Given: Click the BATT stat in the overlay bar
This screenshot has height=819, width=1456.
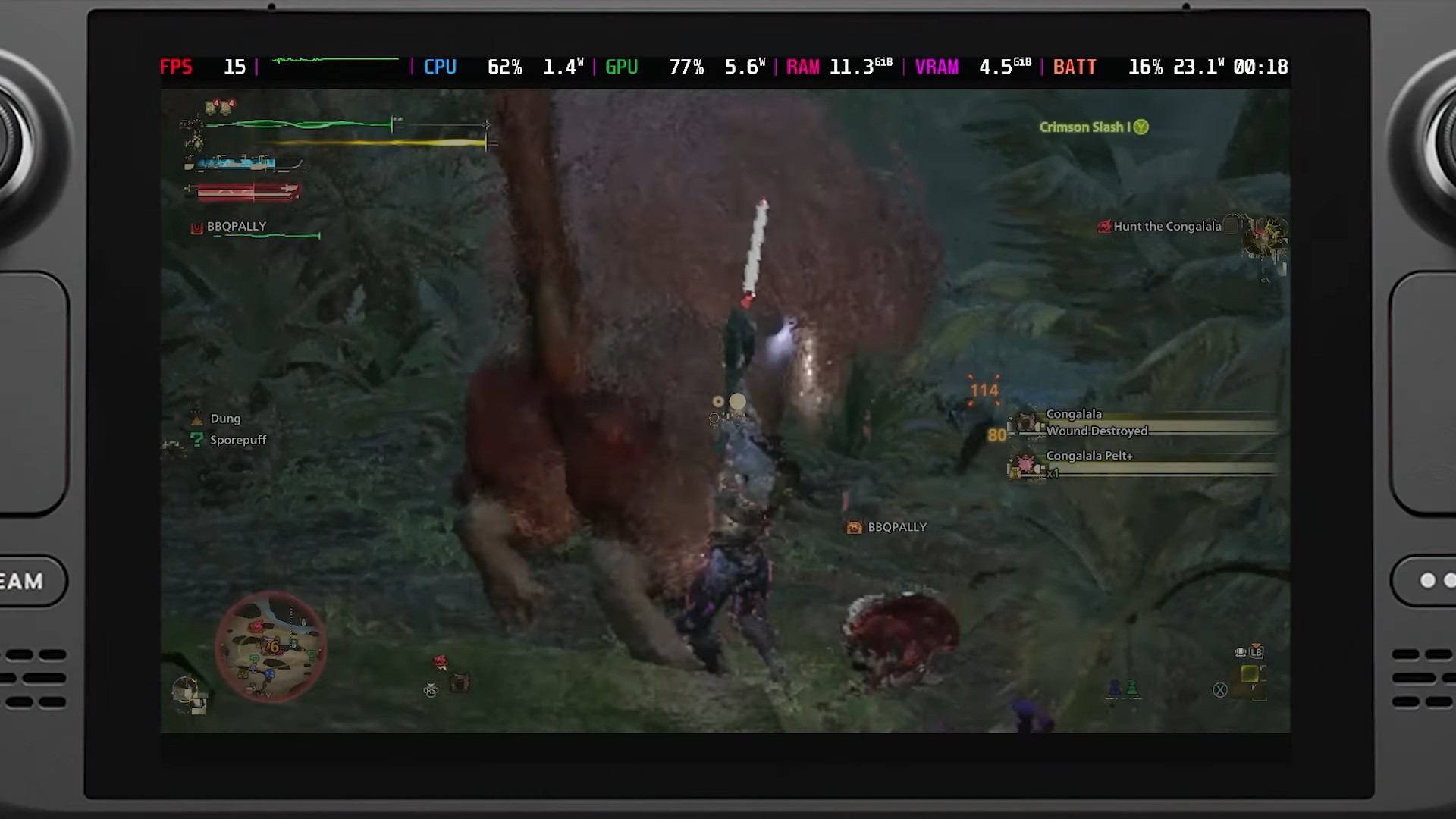Looking at the screenshot, I should 1074,67.
